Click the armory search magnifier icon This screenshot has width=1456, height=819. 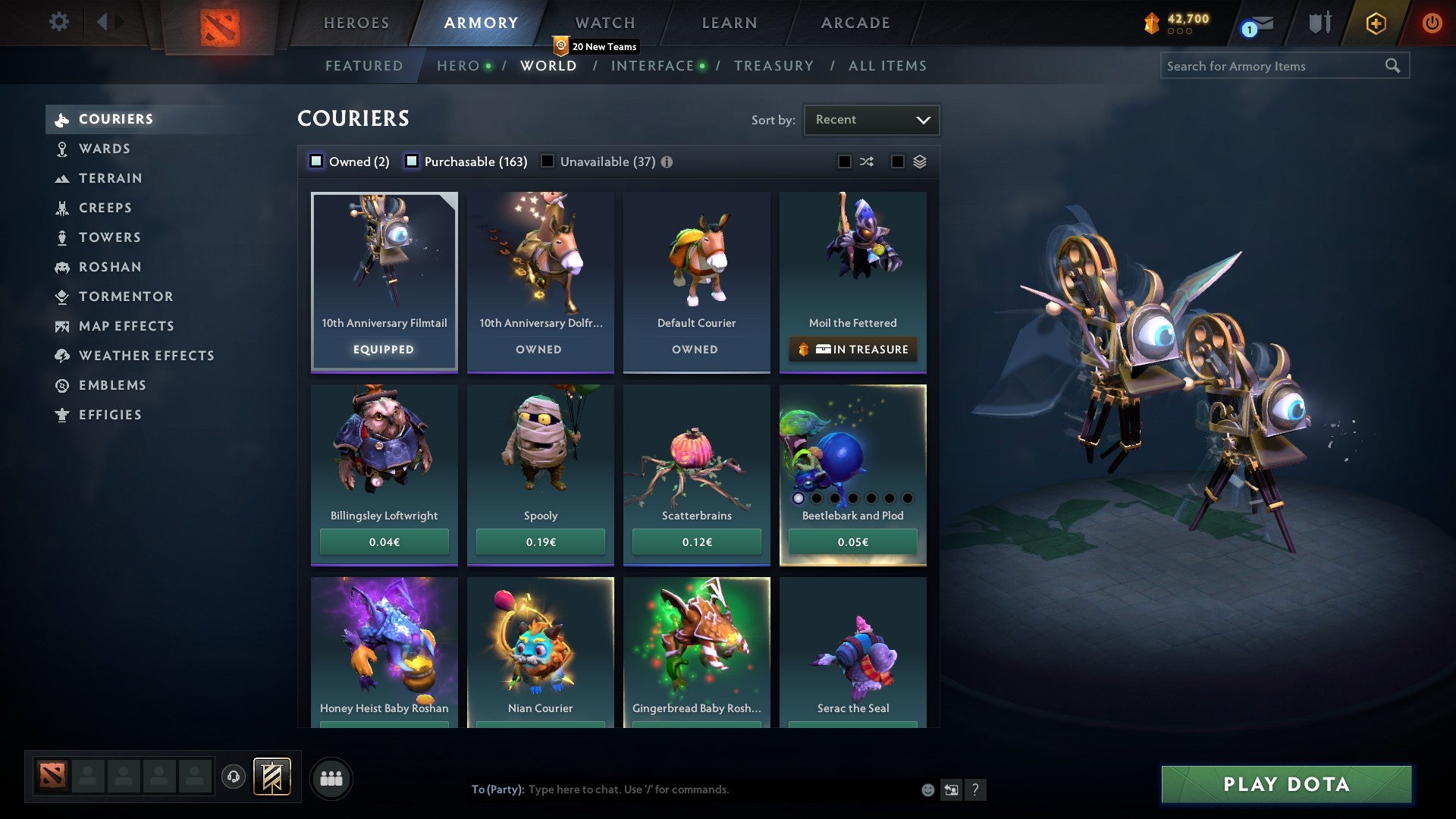(x=1394, y=66)
